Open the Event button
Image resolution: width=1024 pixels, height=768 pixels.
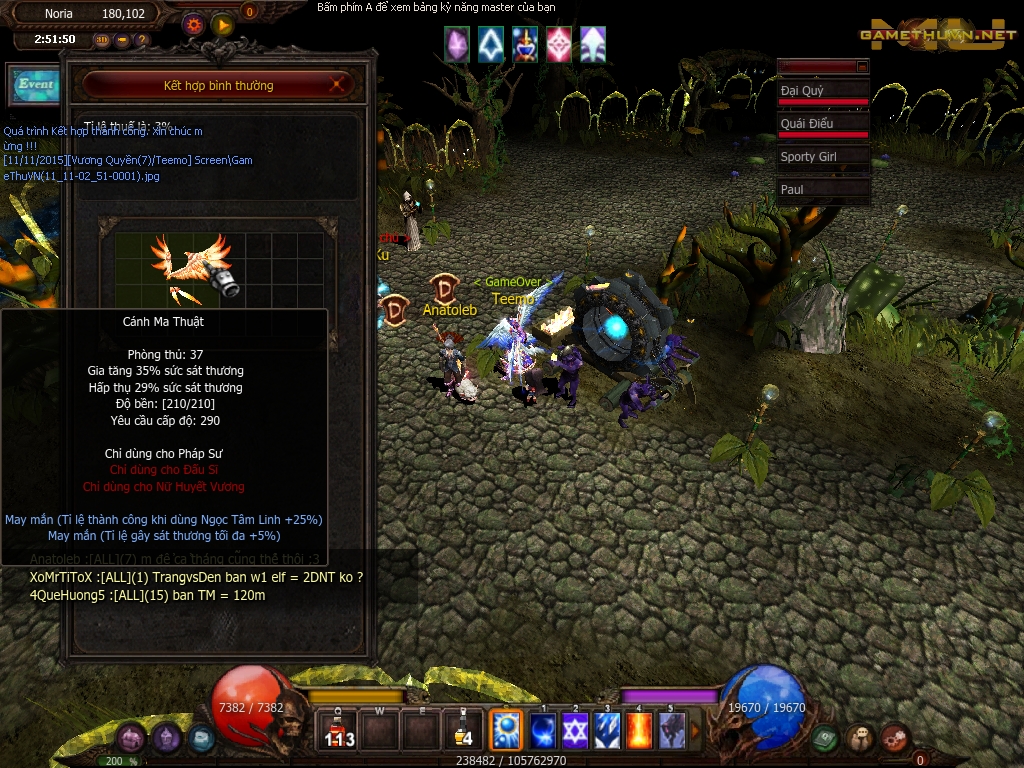[35, 85]
